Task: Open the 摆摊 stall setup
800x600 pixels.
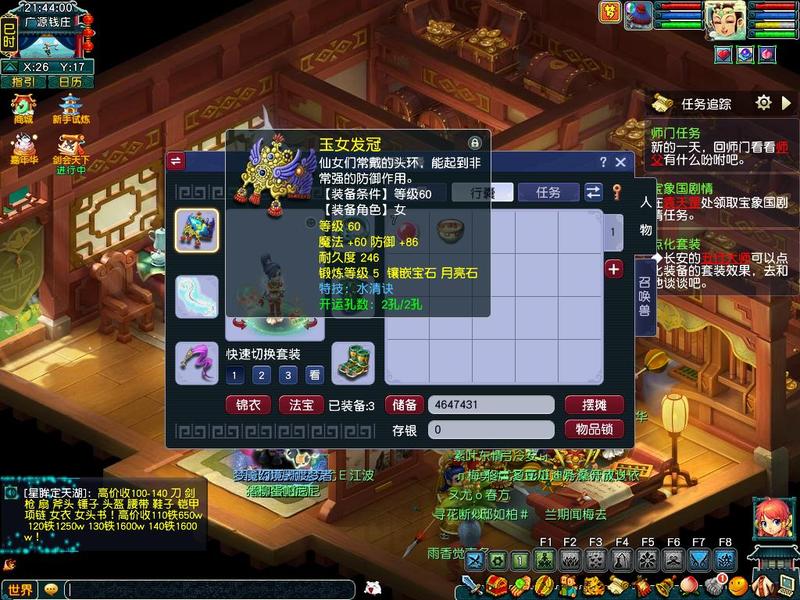Action: tap(594, 405)
